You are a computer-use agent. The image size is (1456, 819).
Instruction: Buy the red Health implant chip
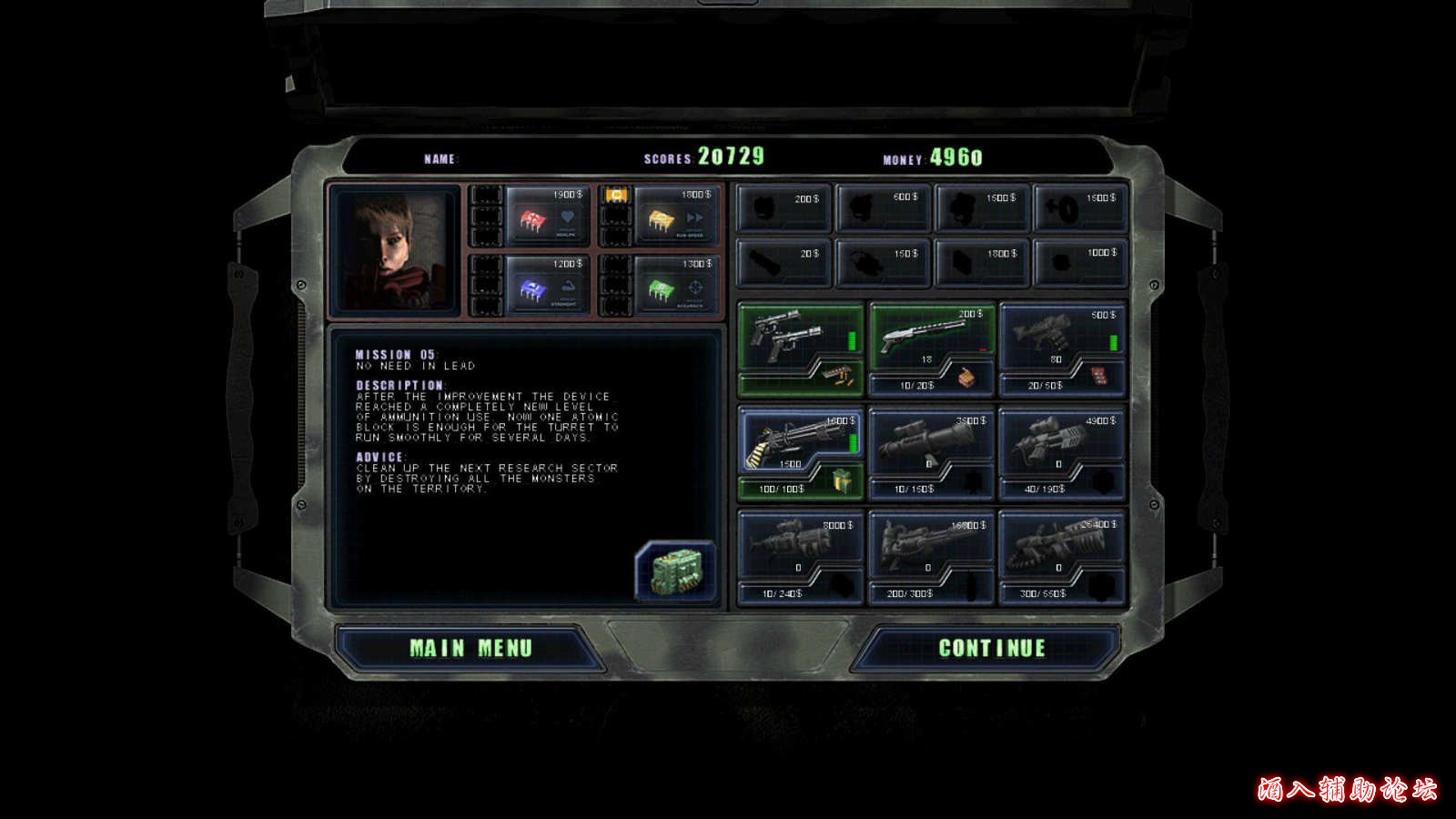tap(532, 218)
